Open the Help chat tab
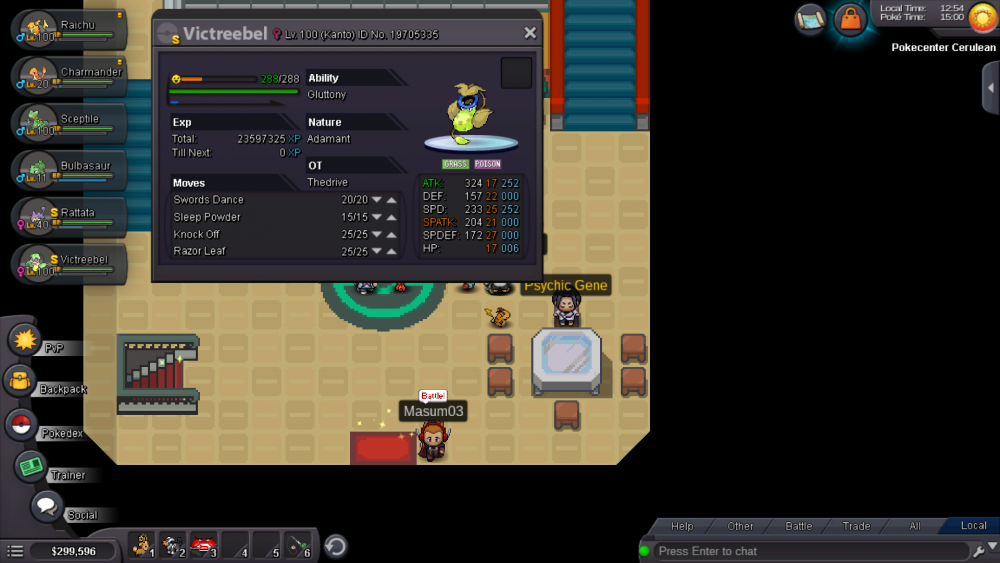The height and width of the screenshot is (563, 1000). click(x=682, y=526)
